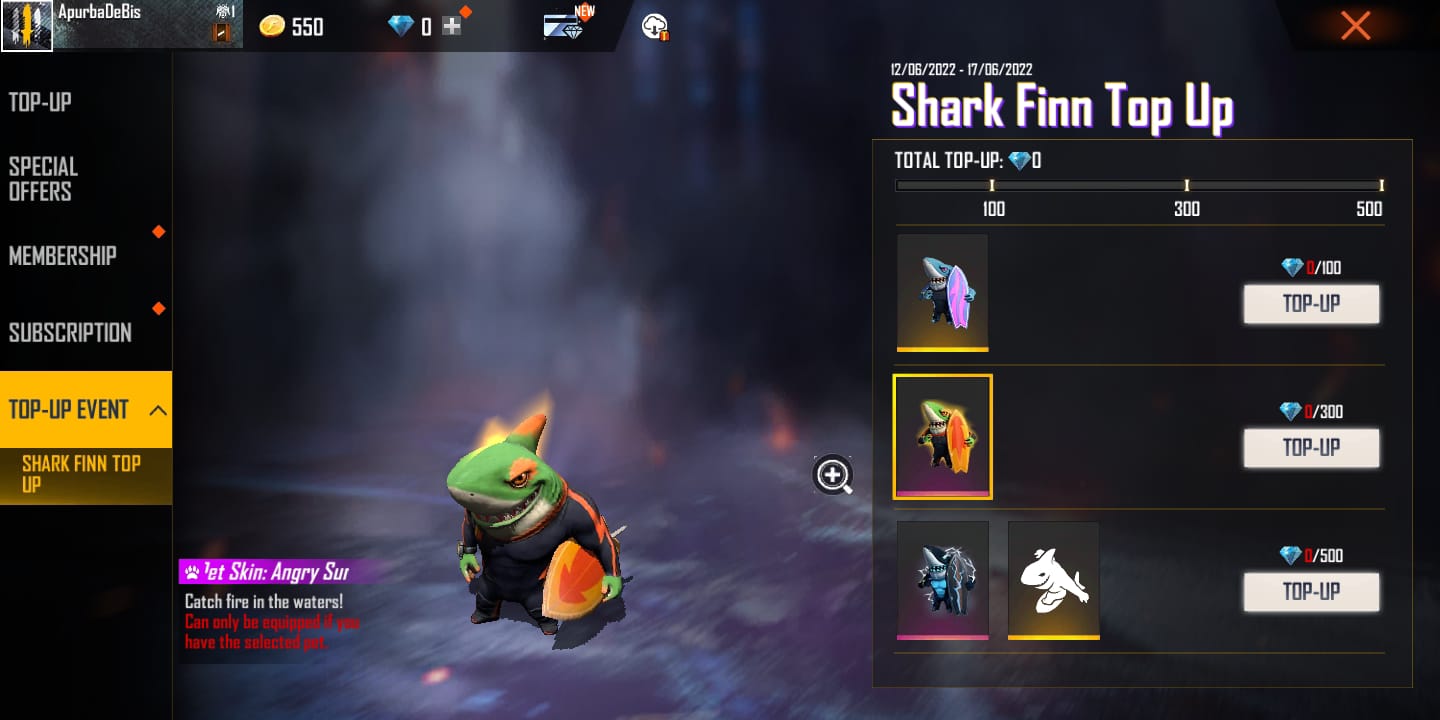Tap the cloud download icon
The height and width of the screenshot is (720, 1440).
[x=655, y=27]
